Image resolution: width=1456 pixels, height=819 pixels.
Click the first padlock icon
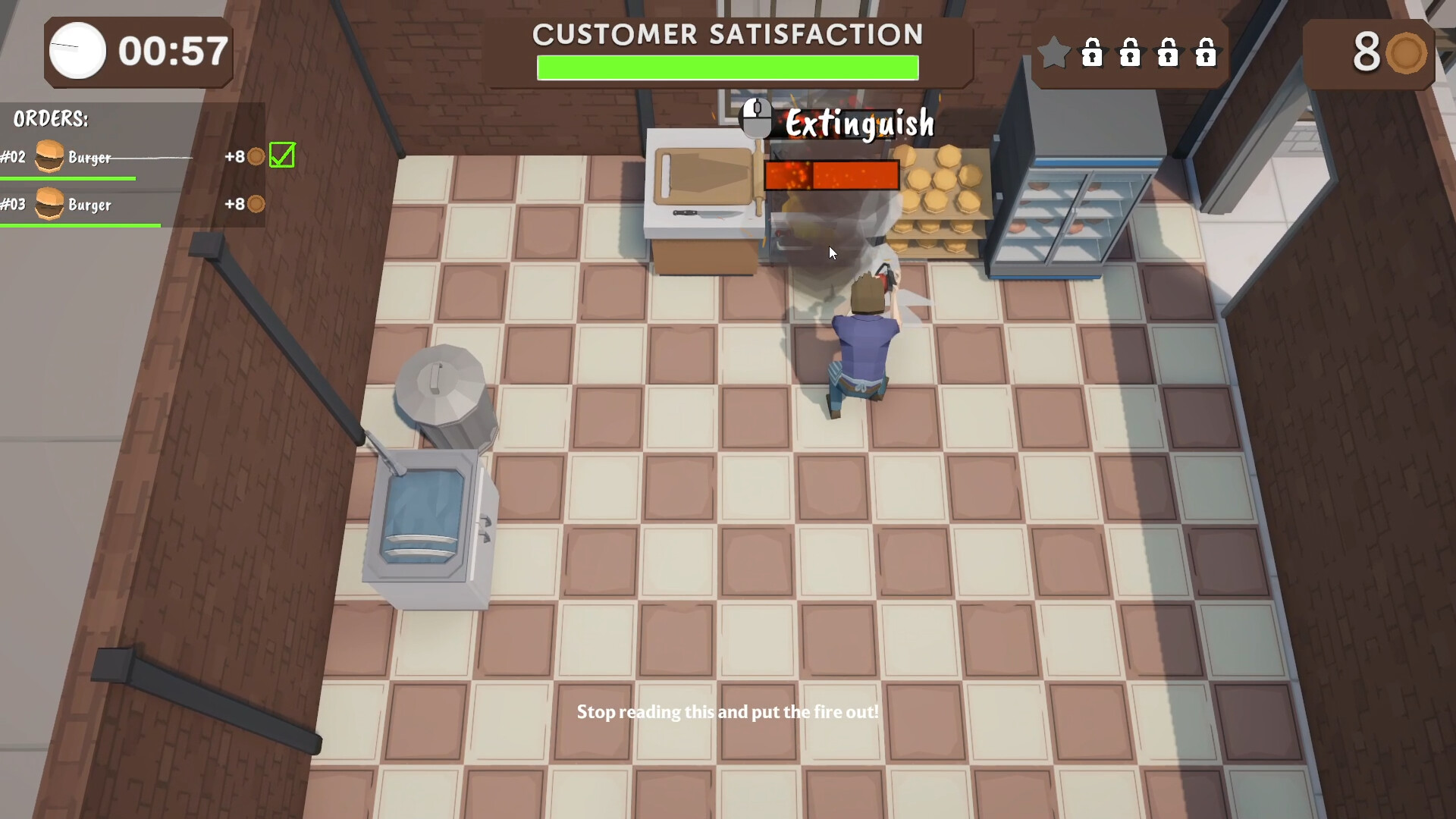[1093, 53]
